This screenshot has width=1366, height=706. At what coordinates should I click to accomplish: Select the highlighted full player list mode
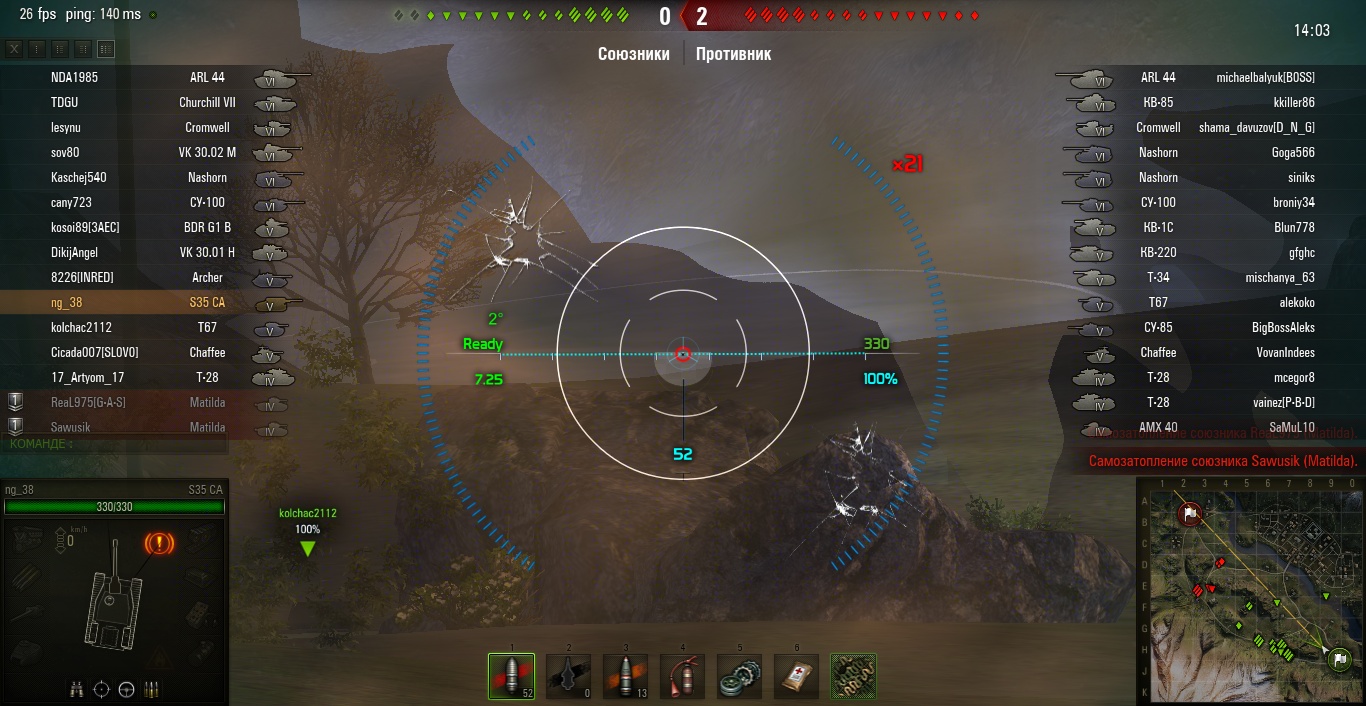click(105, 49)
